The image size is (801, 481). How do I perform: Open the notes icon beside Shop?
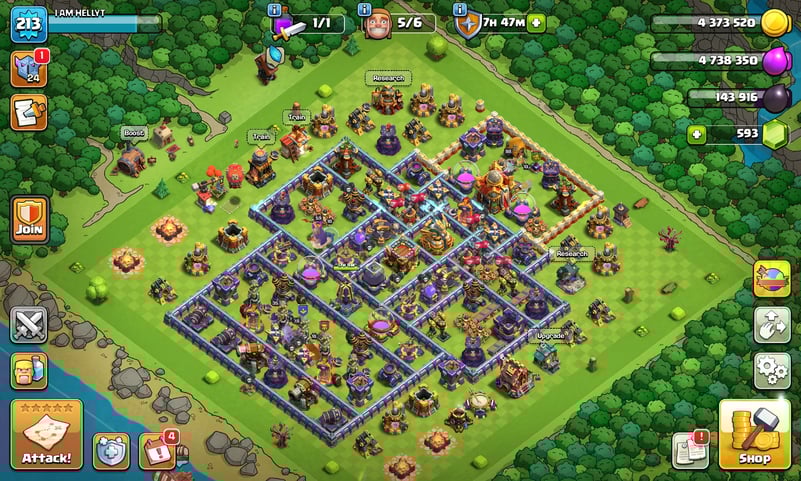tap(690, 450)
